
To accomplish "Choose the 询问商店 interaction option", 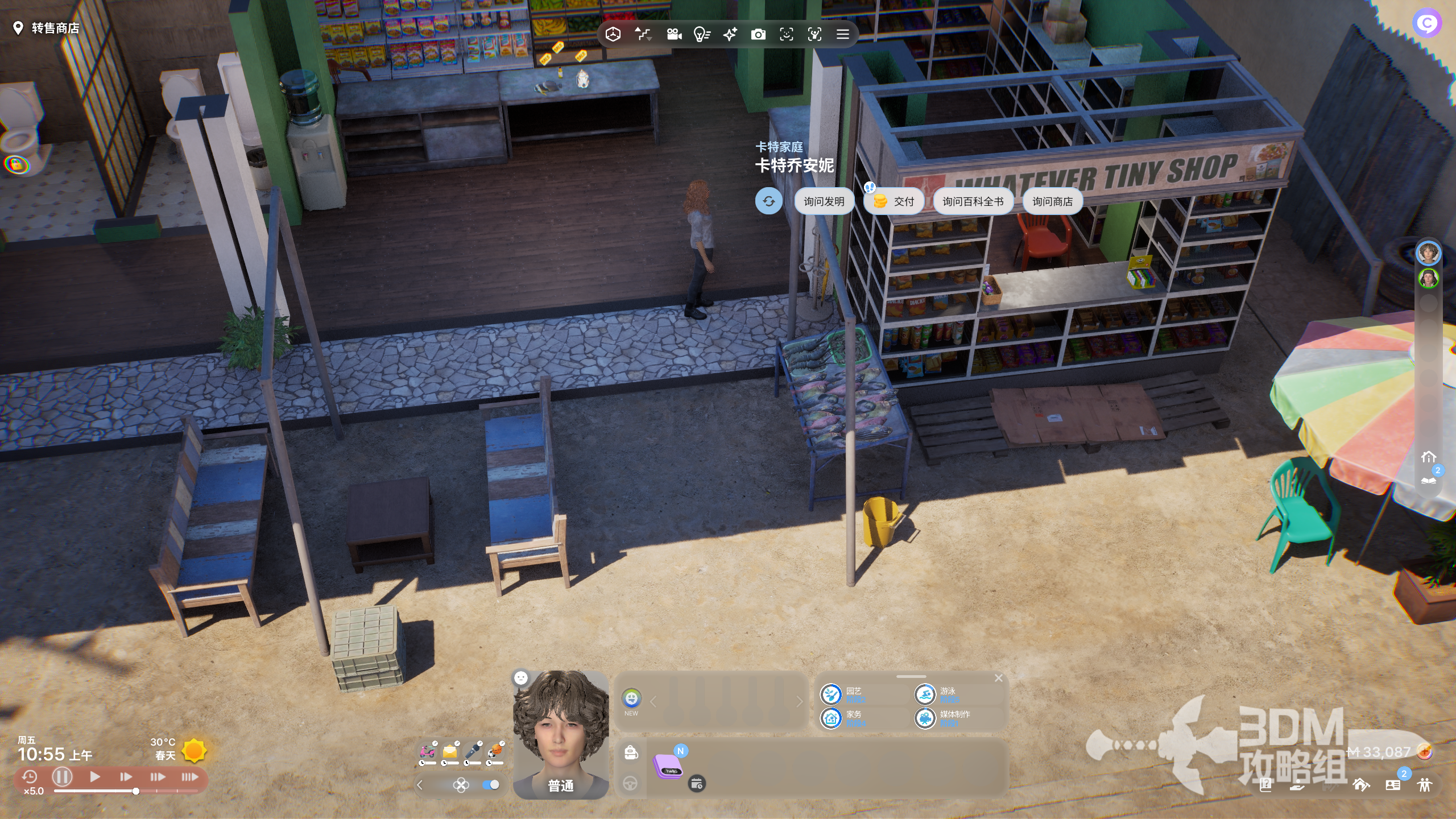I will [1052, 201].
